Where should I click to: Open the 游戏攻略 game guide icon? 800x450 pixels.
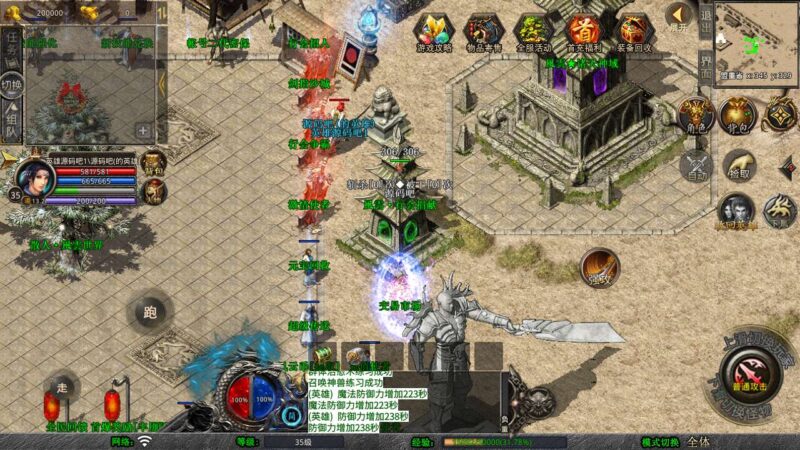pyautogui.click(x=434, y=32)
